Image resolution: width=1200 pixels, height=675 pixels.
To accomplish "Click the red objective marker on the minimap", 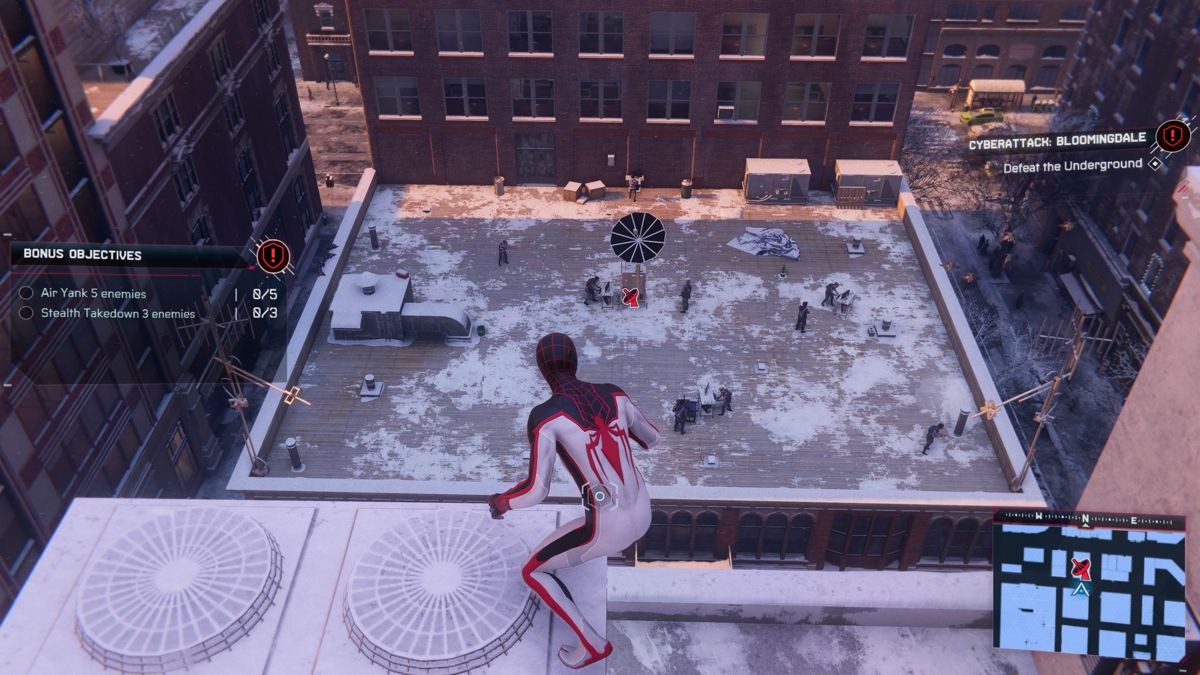I will coord(1079,569).
